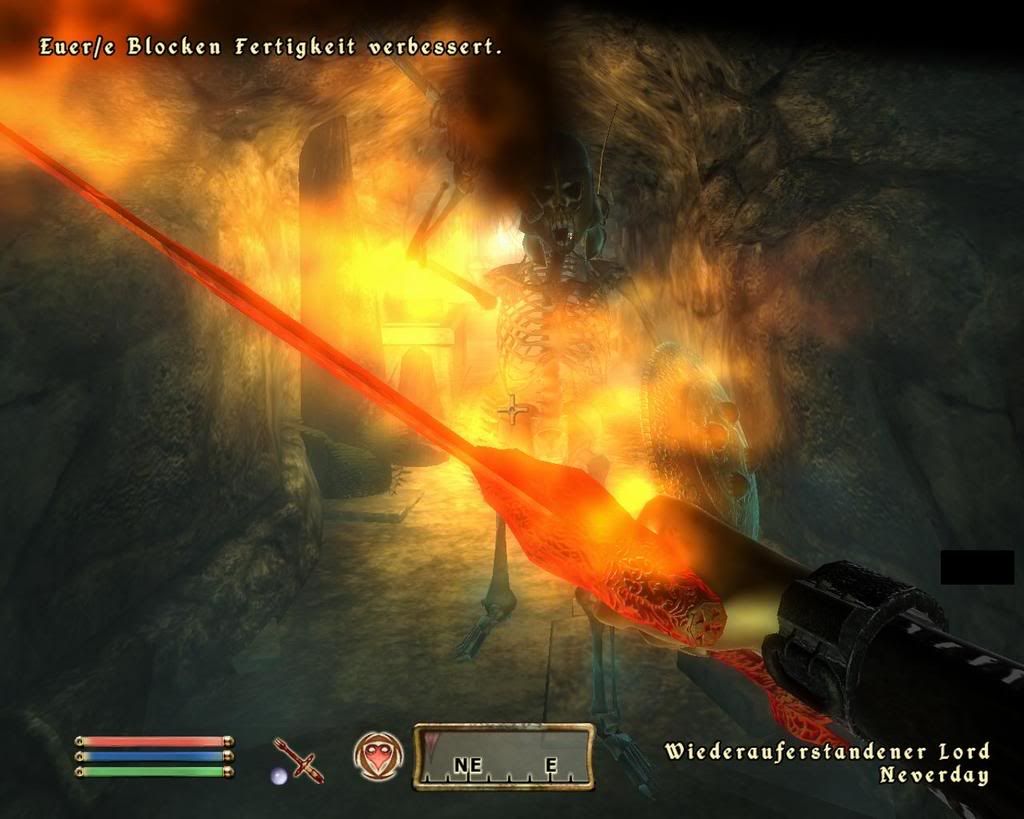The width and height of the screenshot is (1024, 819).
Task: Click the equipped sword weapon icon
Action: tap(299, 759)
